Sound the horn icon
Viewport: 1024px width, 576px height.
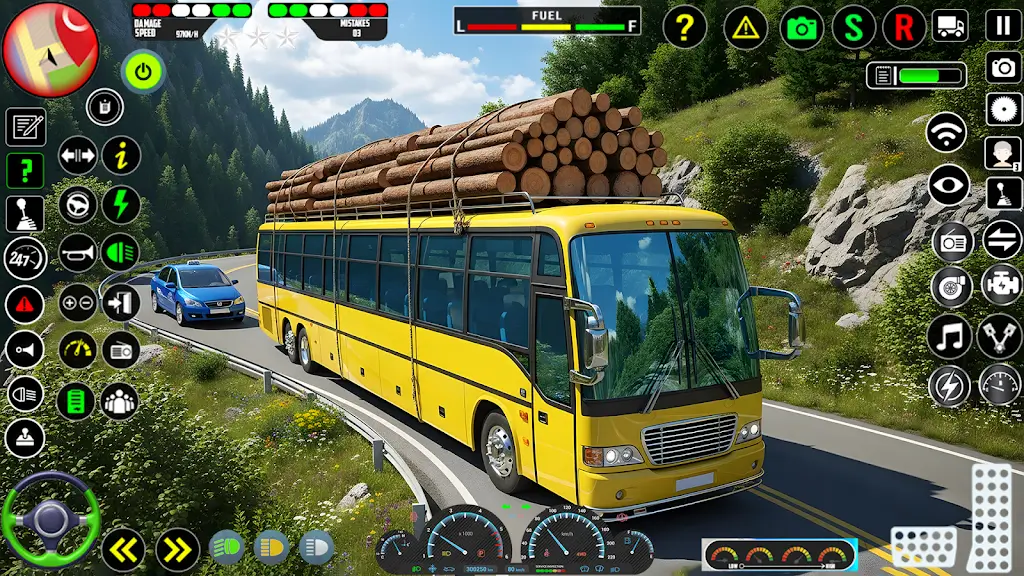77,253
